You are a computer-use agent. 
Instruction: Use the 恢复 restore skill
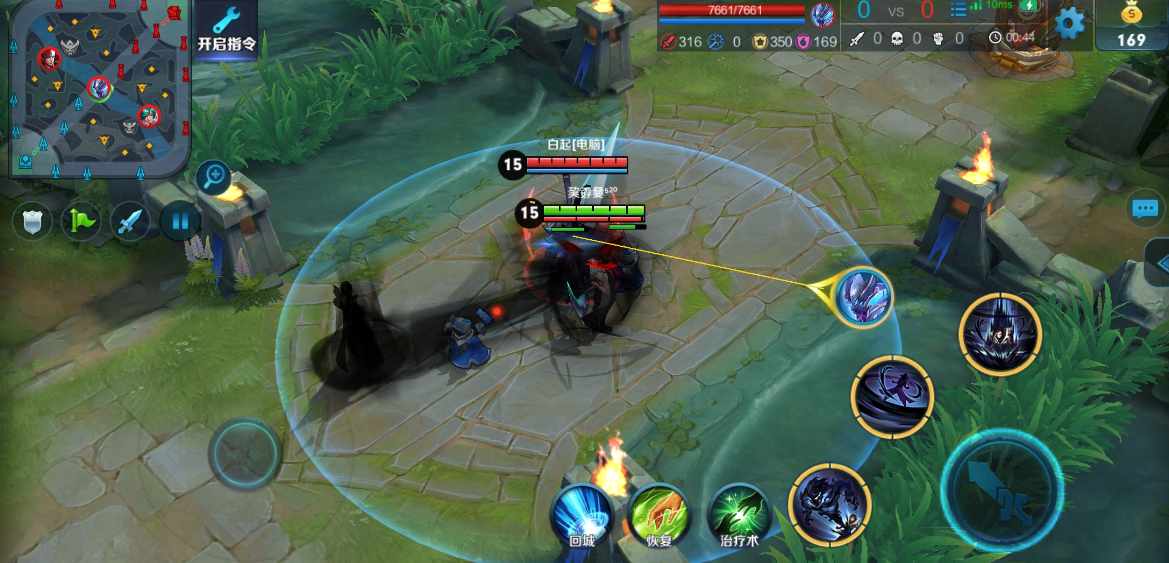pos(659,515)
